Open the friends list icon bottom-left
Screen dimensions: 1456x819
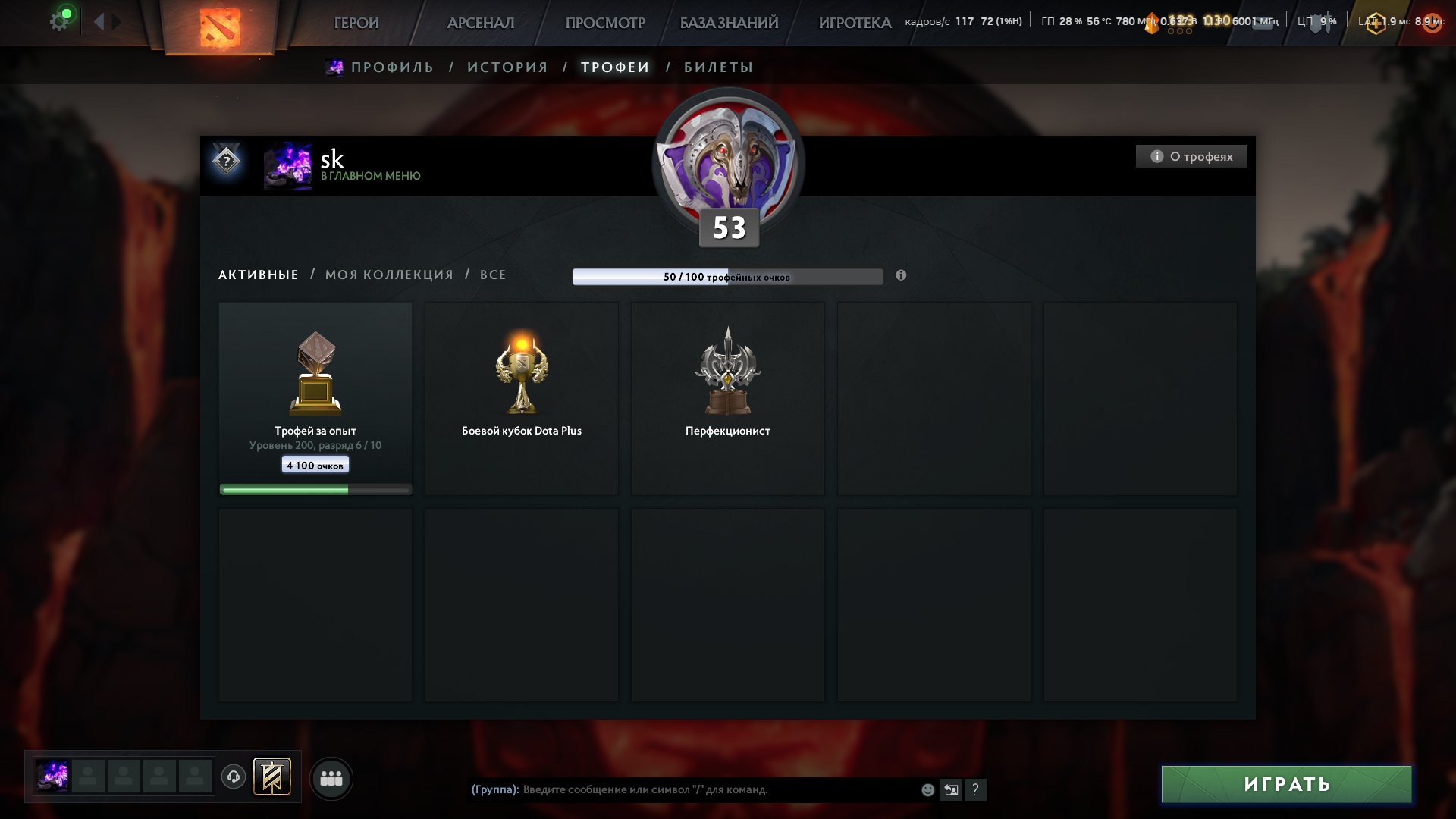point(331,777)
